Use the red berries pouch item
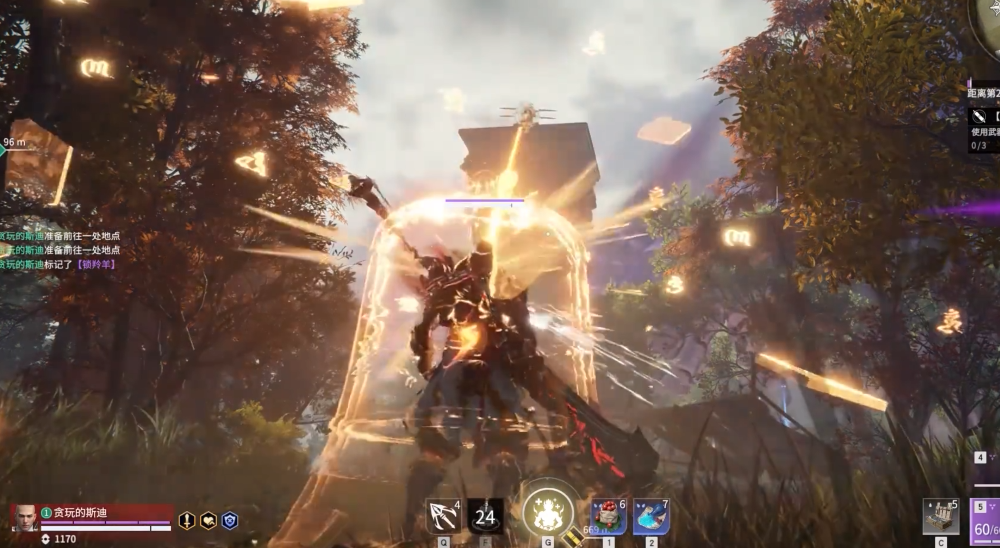The height and width of the screenshot is (548, 1000). 608,516
